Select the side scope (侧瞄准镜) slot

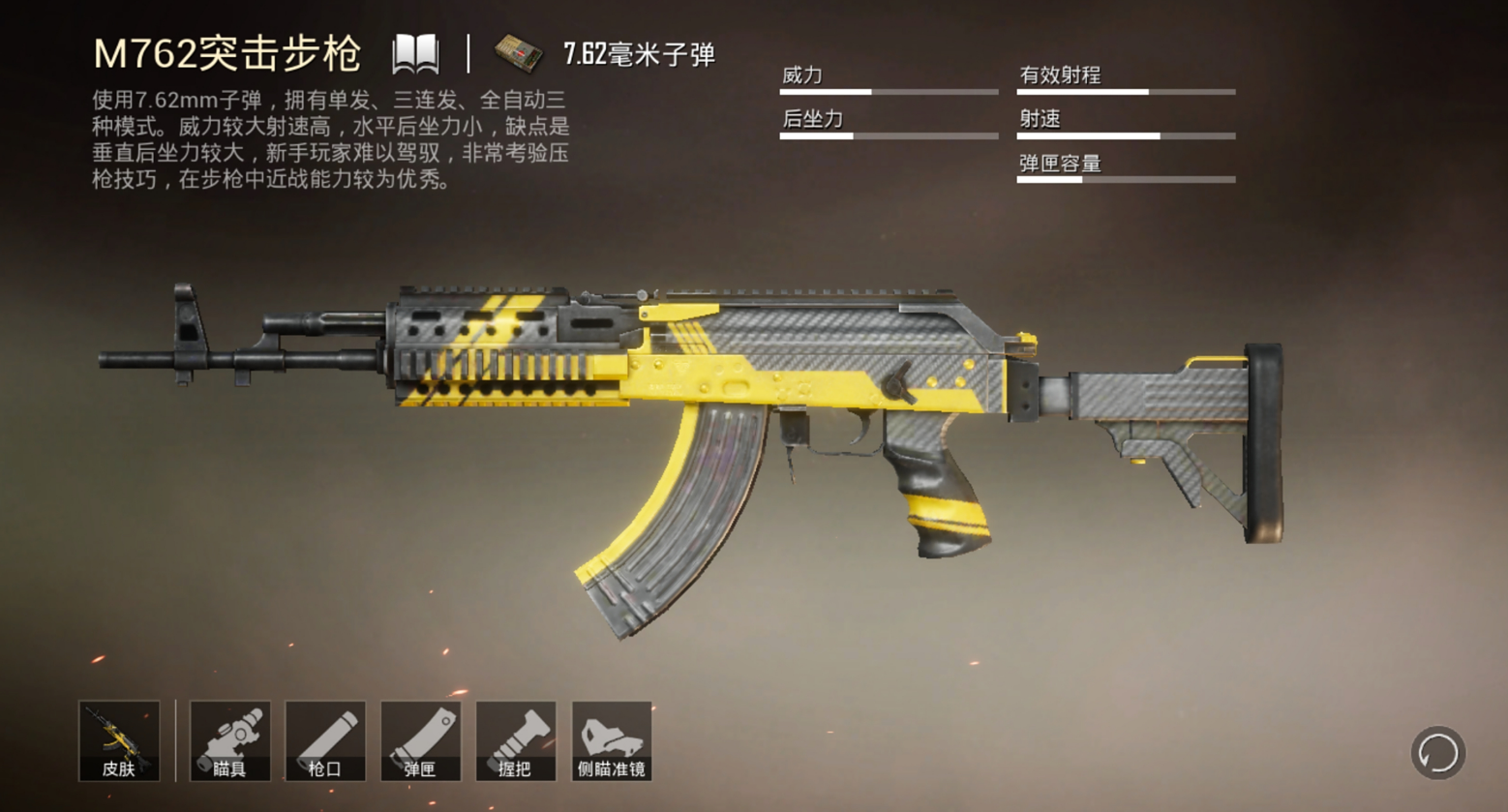click(x=613, y=740)
